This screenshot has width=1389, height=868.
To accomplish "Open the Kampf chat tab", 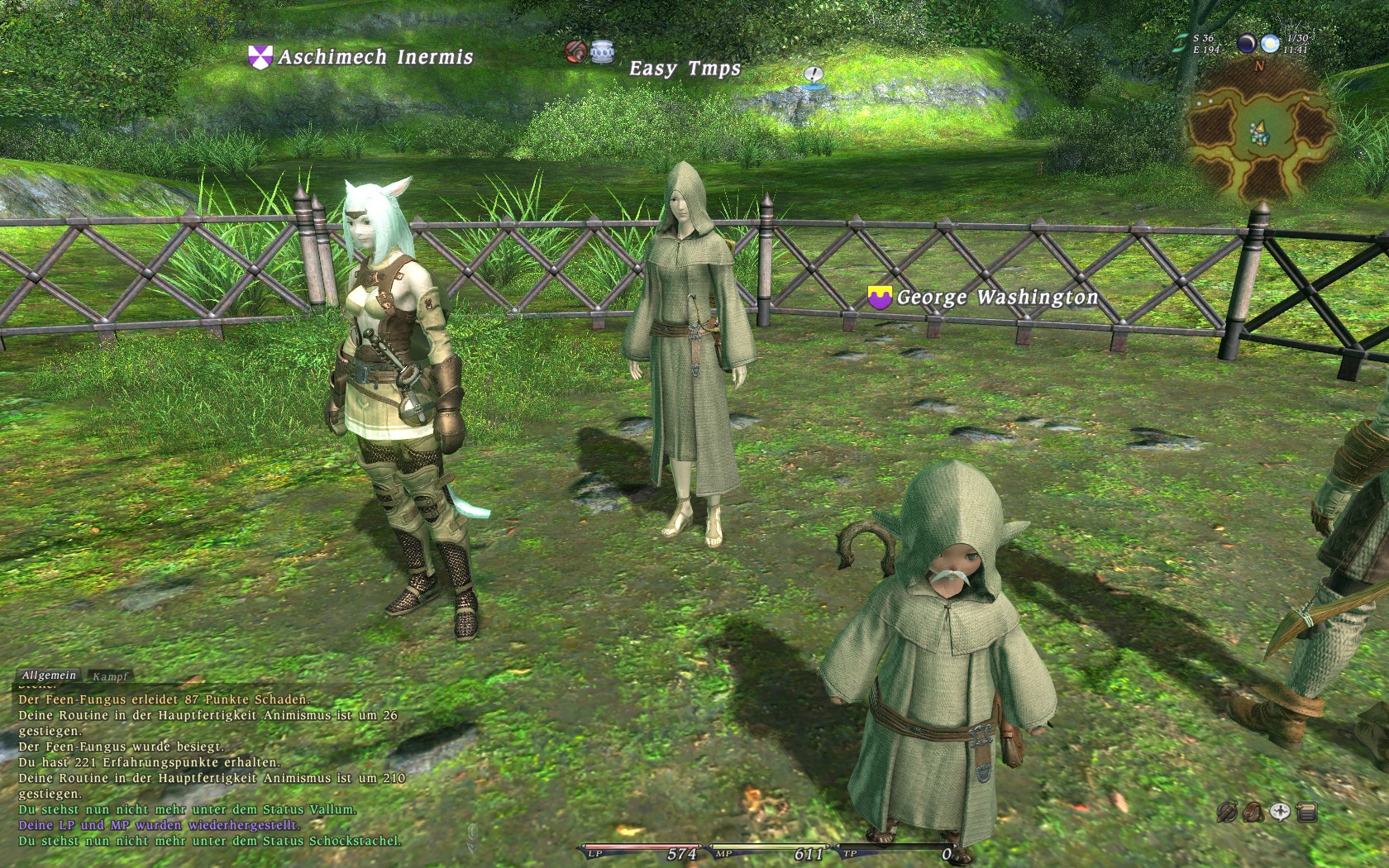I will click(110, 676).
